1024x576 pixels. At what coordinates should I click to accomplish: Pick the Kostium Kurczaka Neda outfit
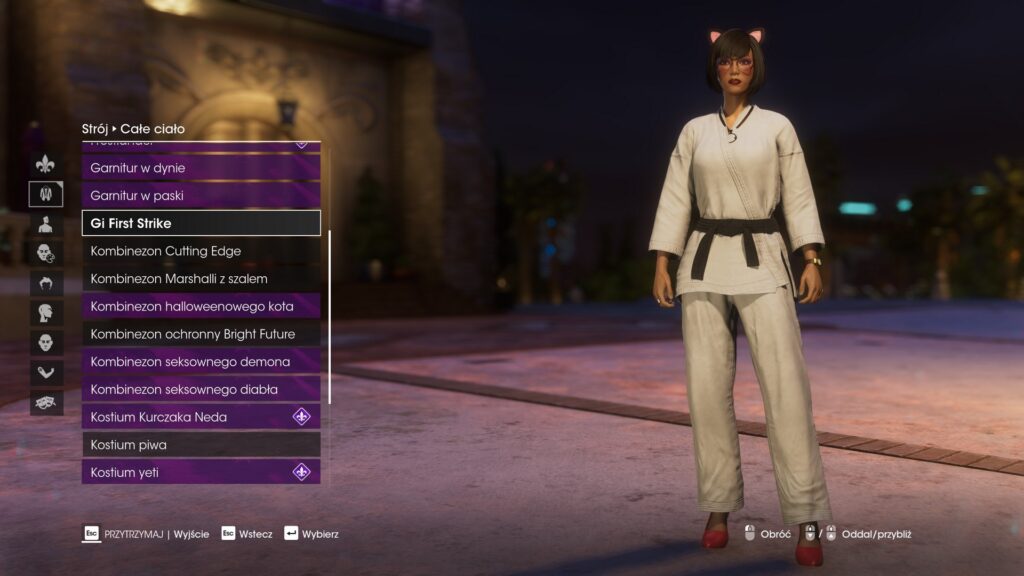pyautogui.click(x=200, y=417)
